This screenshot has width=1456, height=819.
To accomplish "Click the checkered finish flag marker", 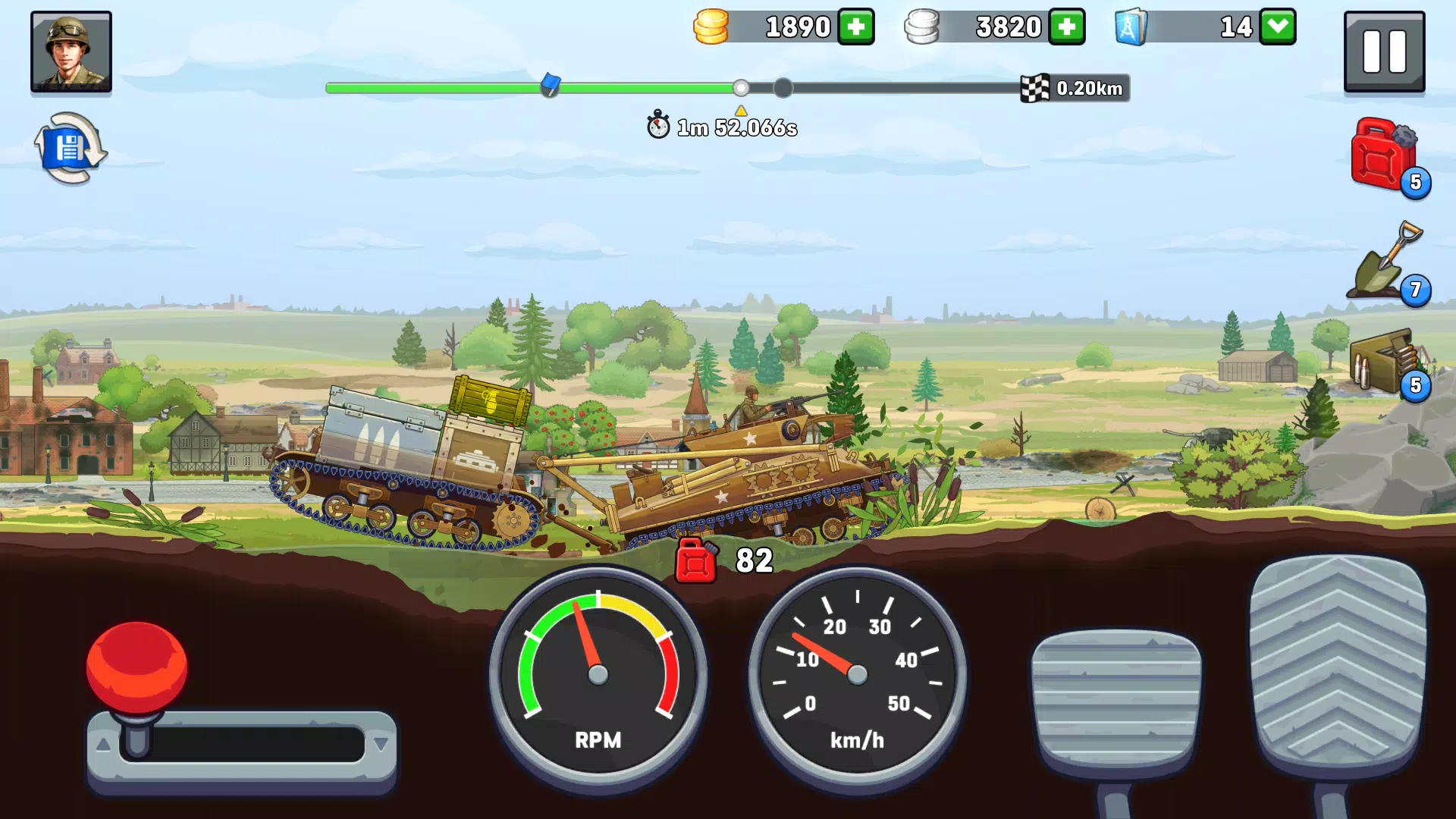I will click(x=1036, y=88).
